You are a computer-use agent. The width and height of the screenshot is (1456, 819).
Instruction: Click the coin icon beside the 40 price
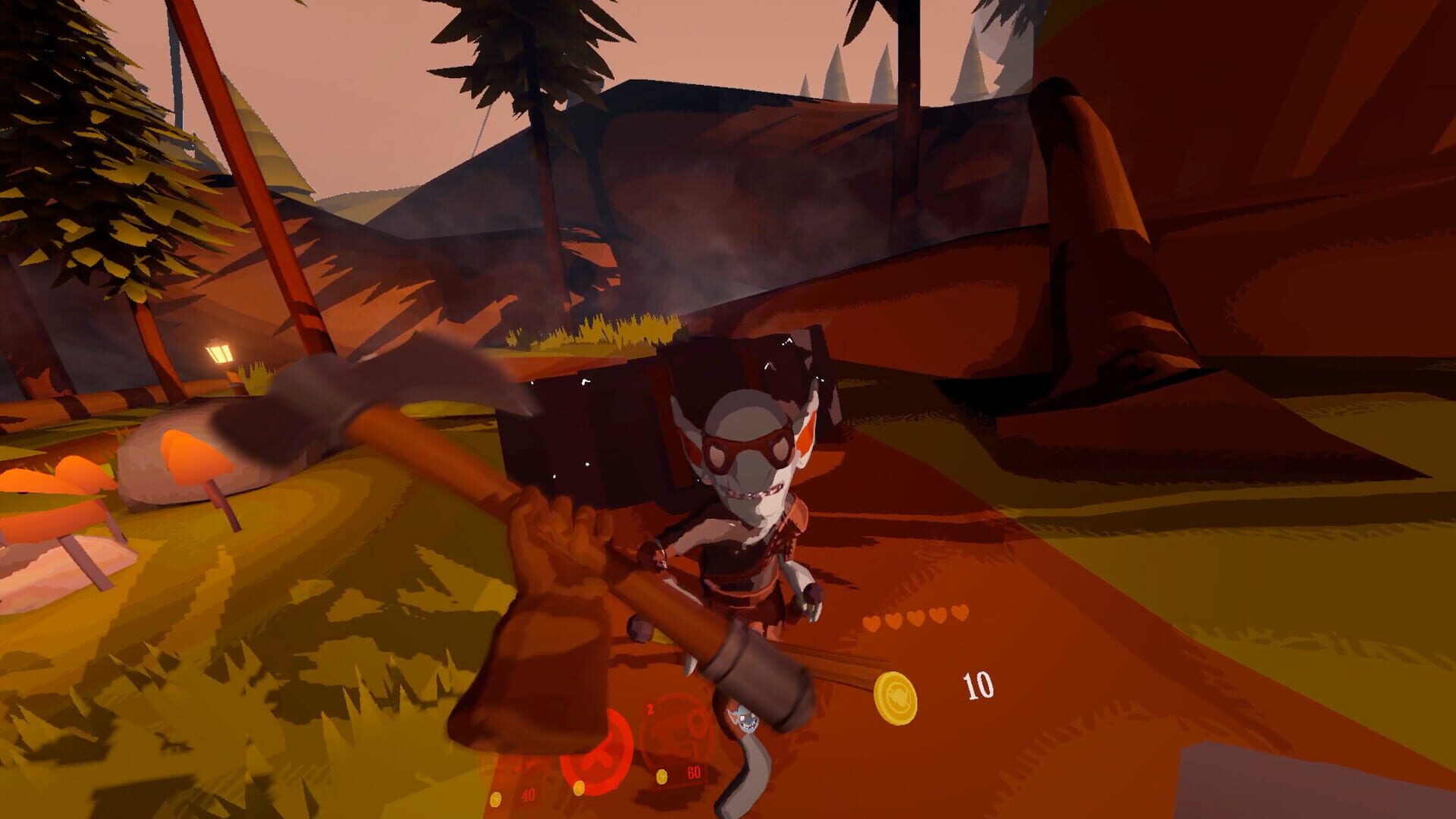point(495,799)
